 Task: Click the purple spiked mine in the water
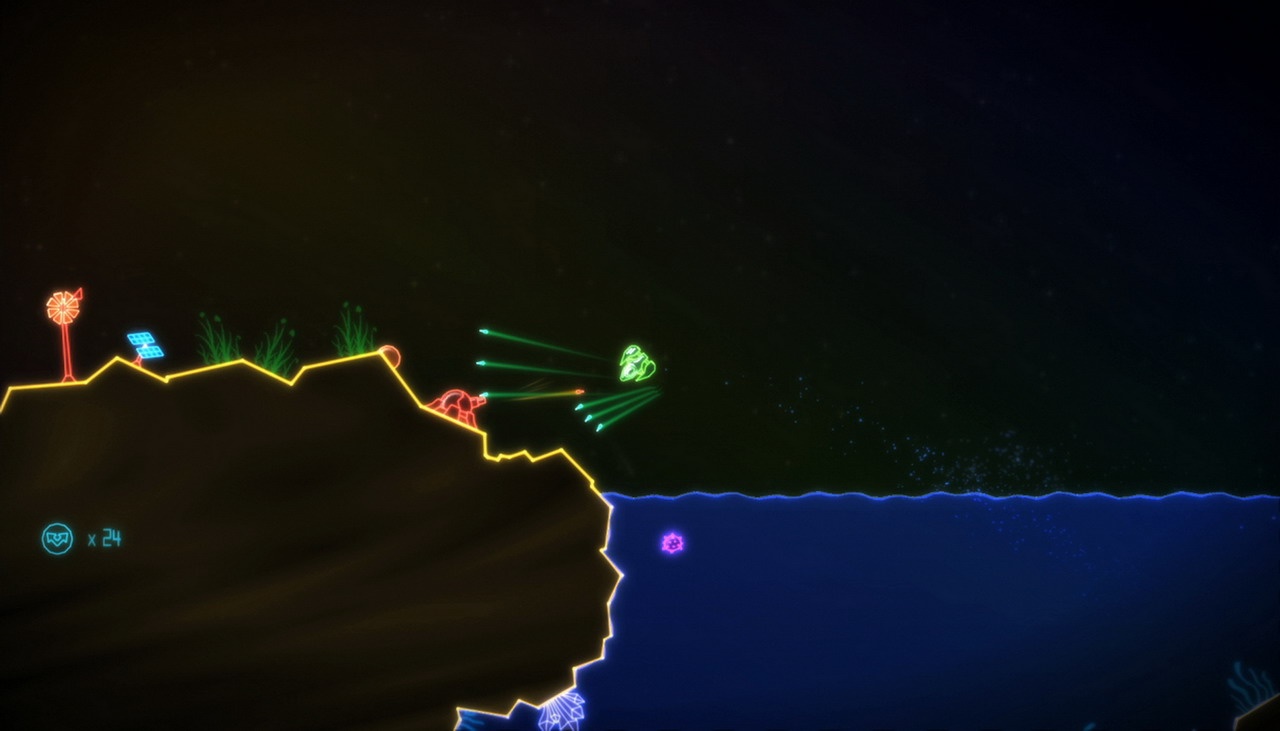tap(671, 543)
